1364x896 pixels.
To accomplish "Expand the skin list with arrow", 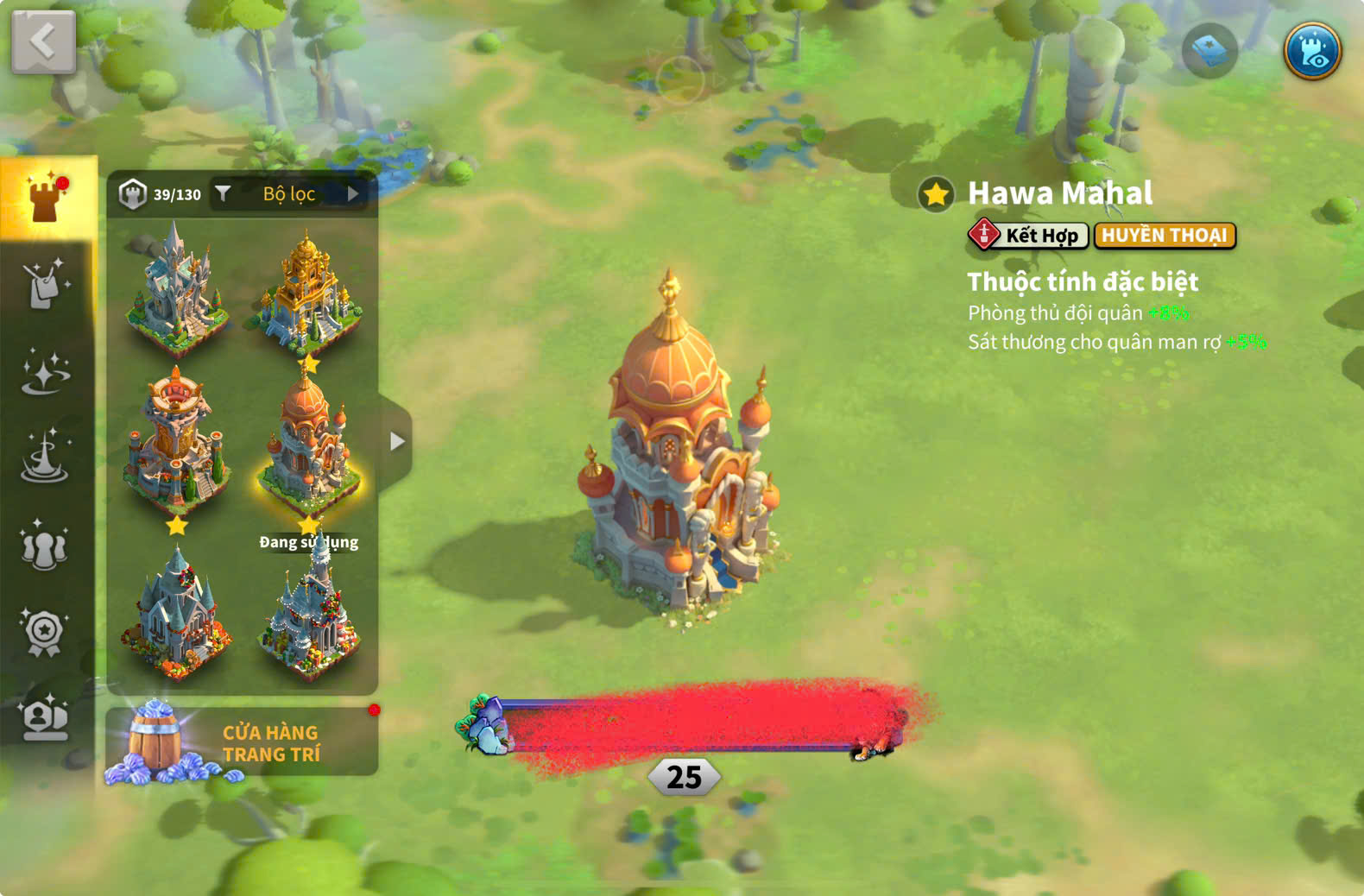I will (x=396, y=441).
